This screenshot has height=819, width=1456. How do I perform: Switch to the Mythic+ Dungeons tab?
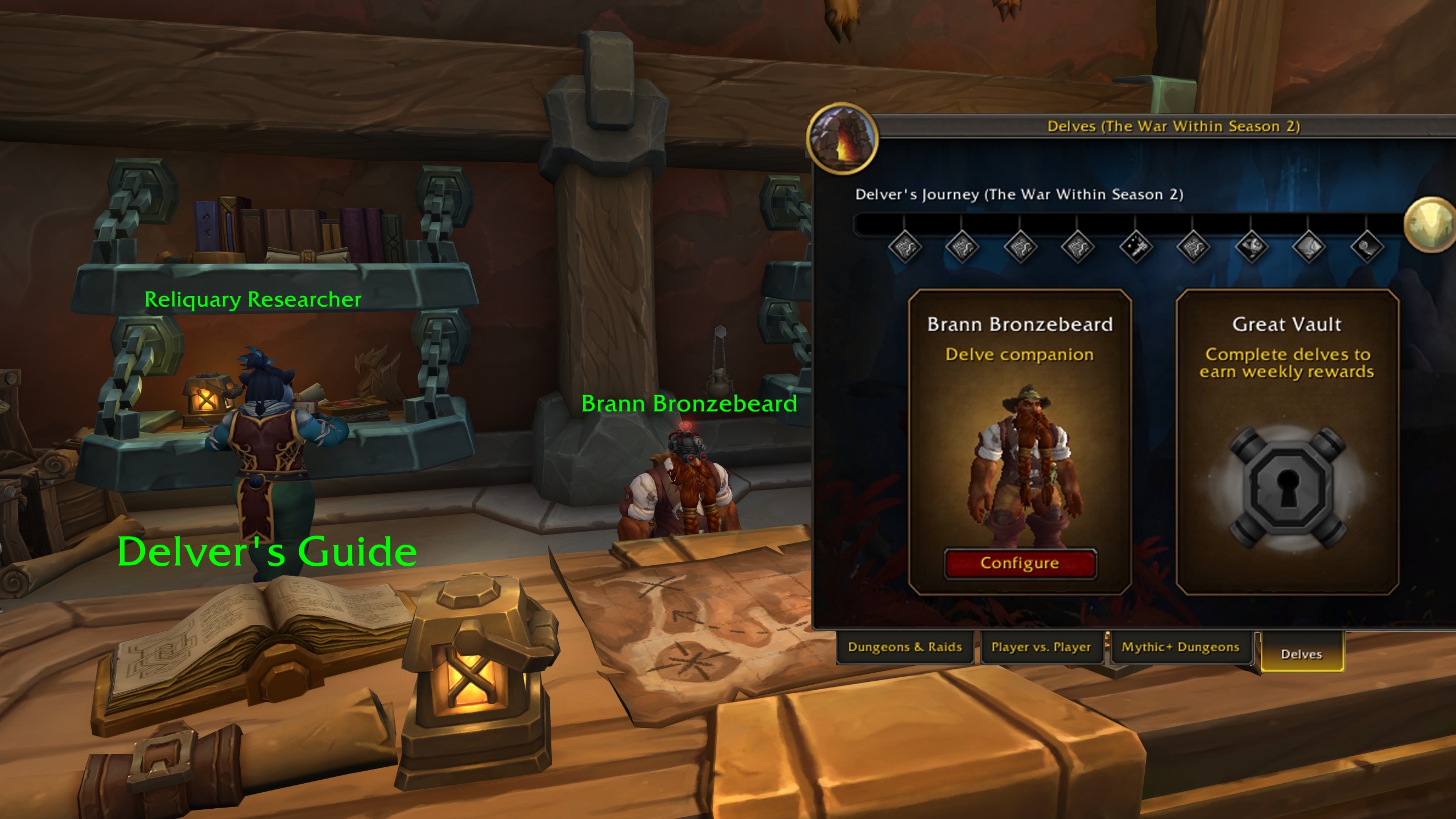click(1180, 647)
